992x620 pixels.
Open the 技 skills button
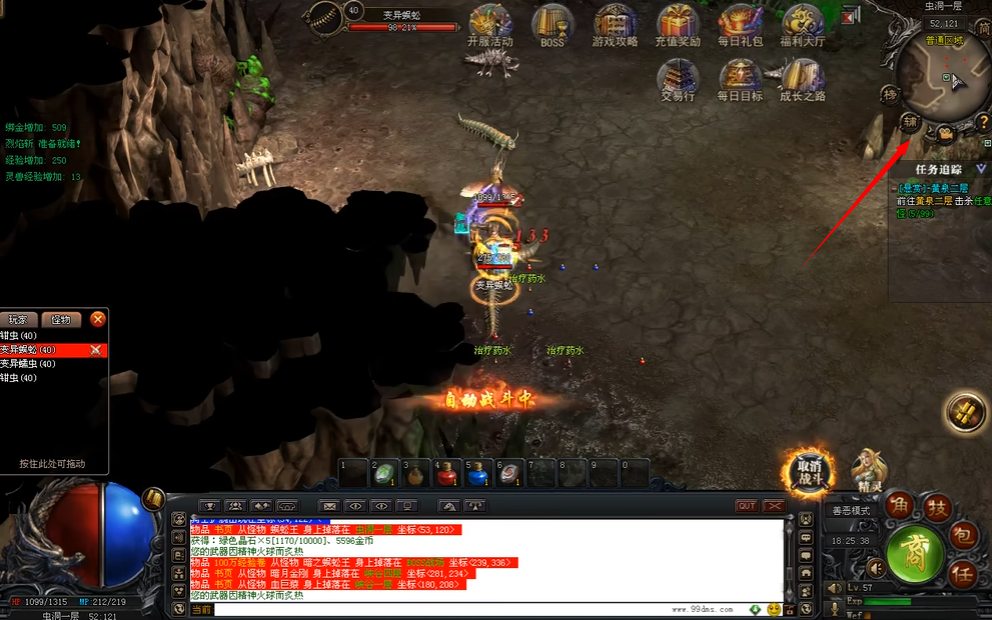tap(936, 508)
